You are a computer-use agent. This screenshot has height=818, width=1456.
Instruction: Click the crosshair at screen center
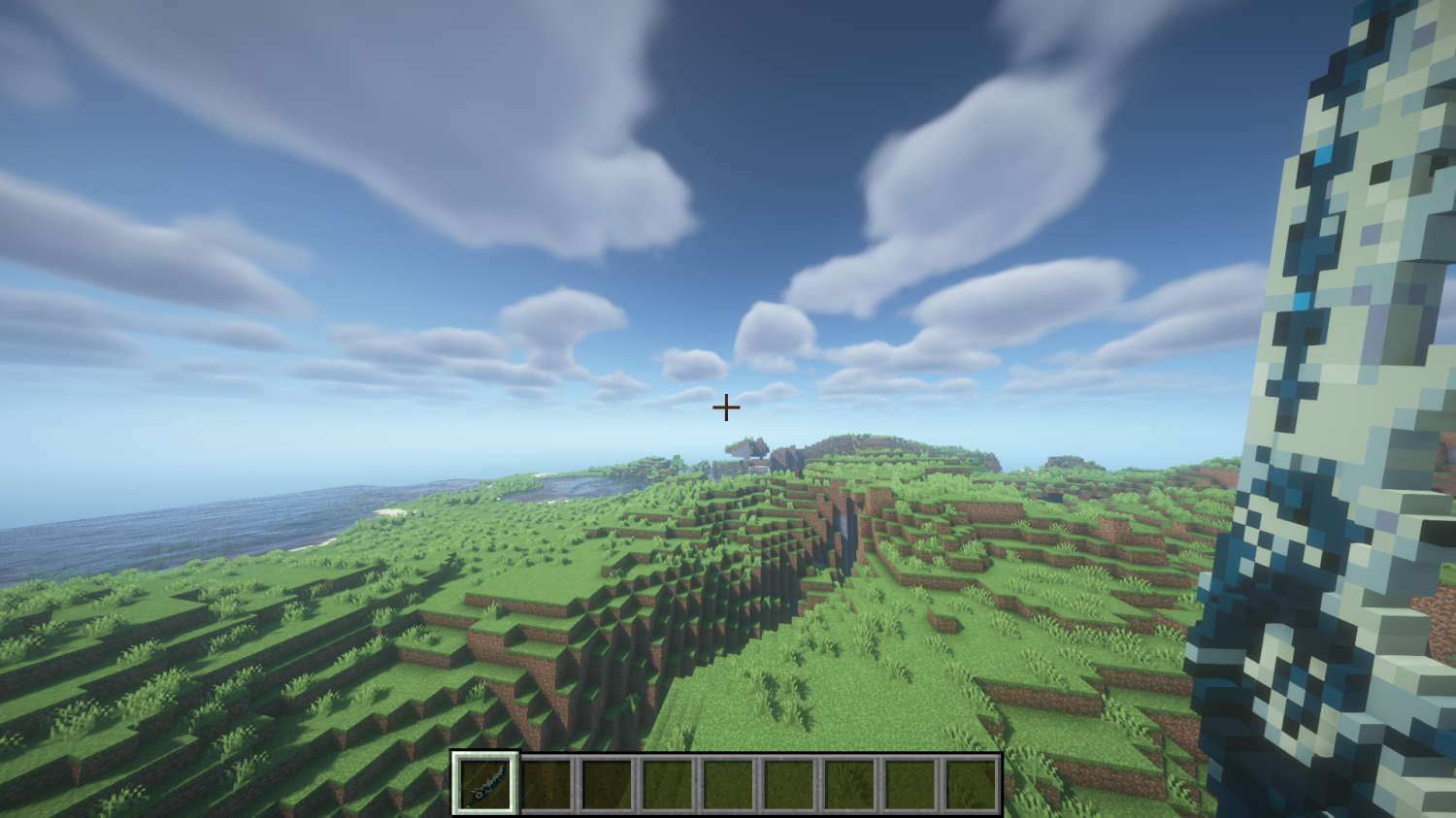[725, 409]
